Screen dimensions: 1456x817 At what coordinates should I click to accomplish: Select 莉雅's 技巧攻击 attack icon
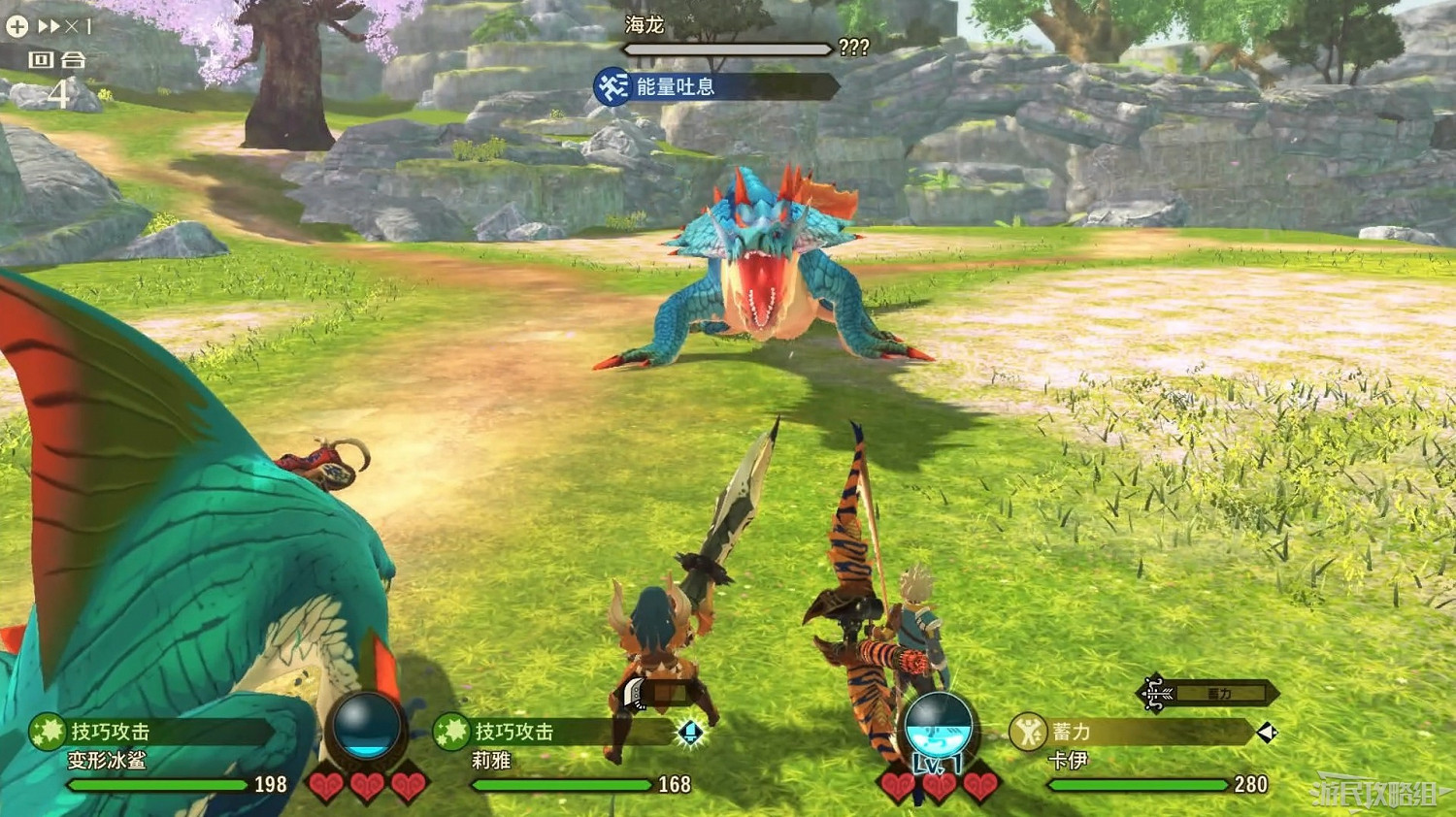pos(449,734)
